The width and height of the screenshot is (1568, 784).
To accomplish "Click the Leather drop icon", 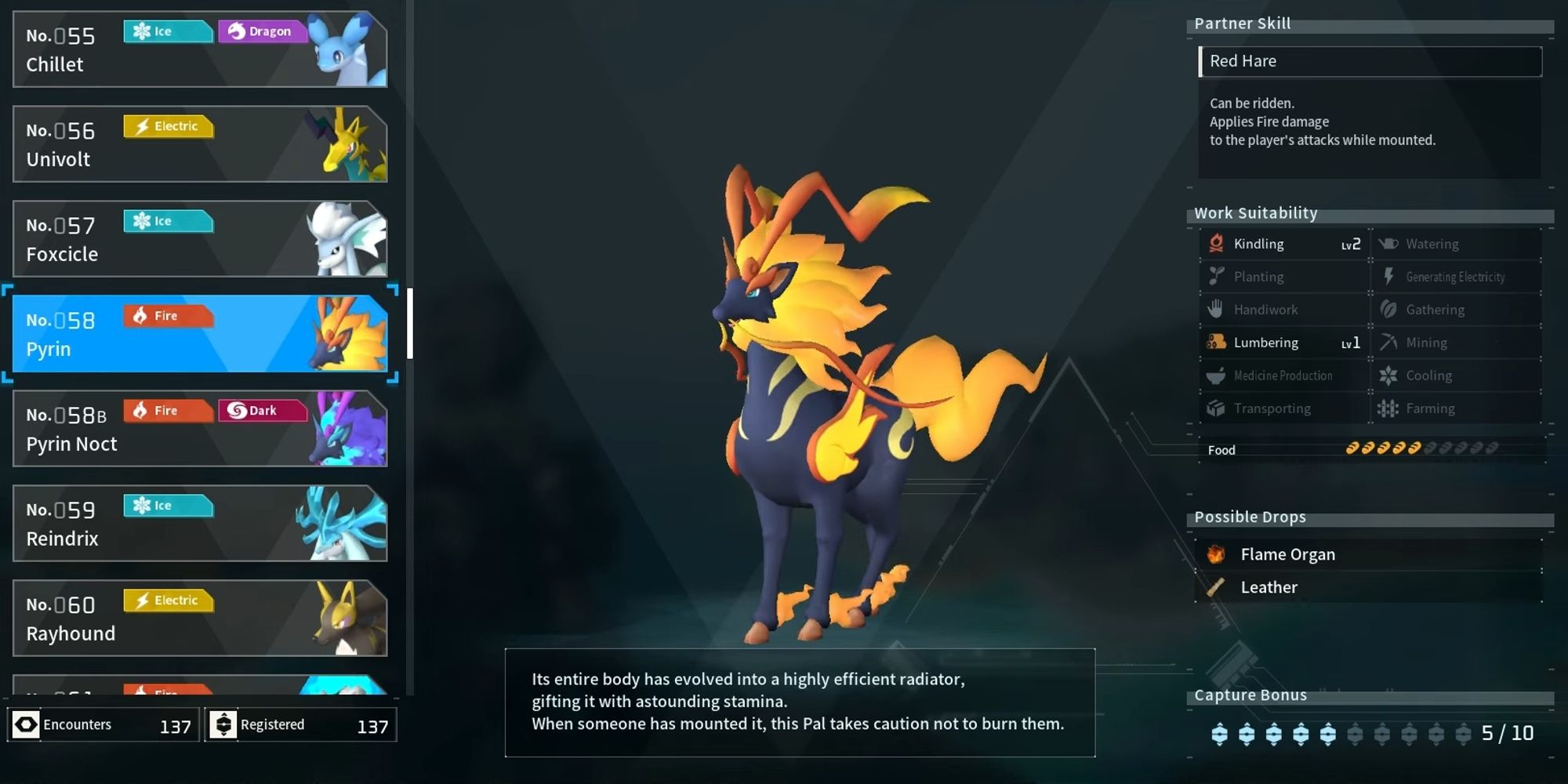I will [x=1217, y=586].
